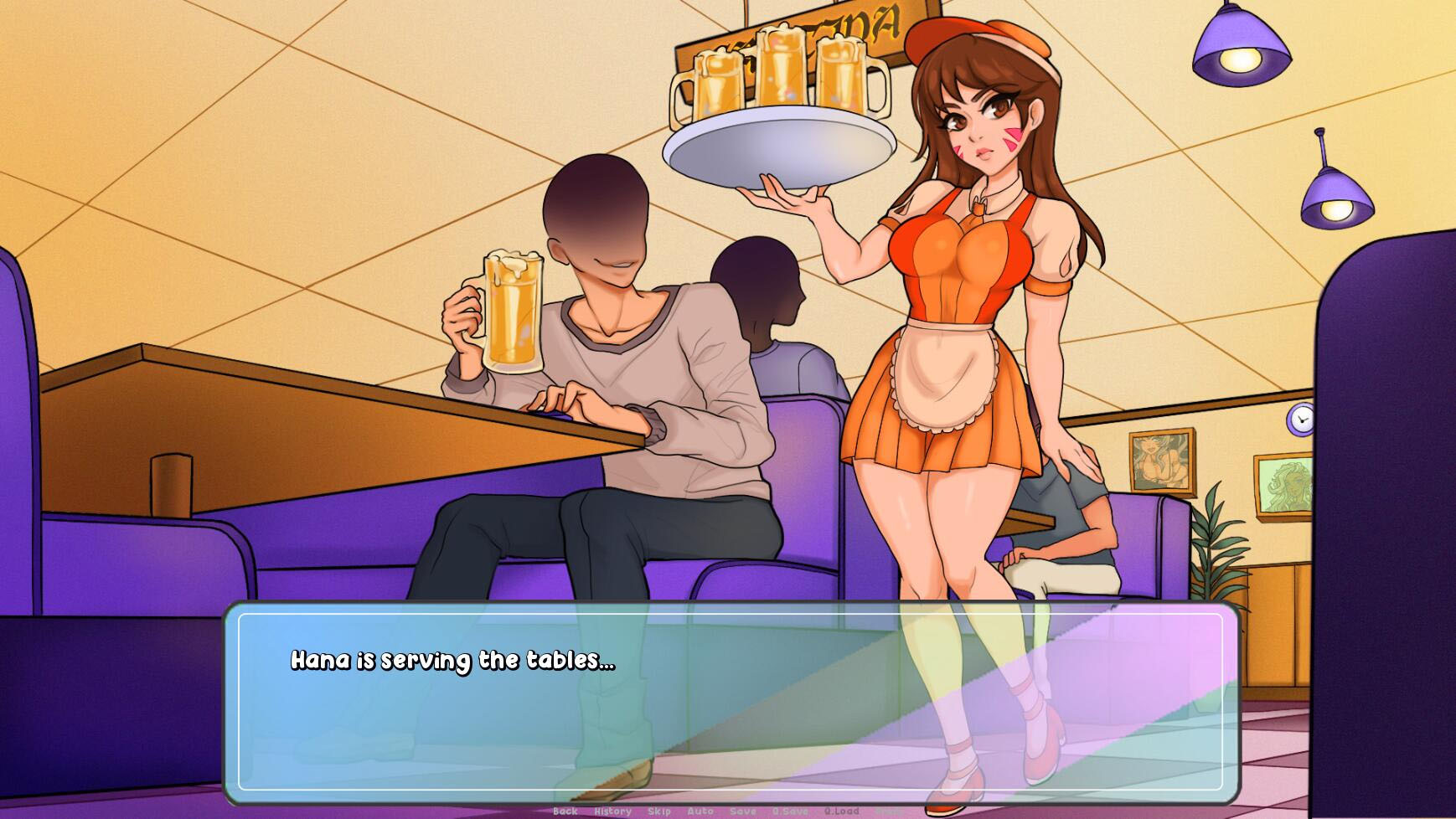This screenshot has width=1456, height=819.
Task: Open the History log
Action: (612, 811)
